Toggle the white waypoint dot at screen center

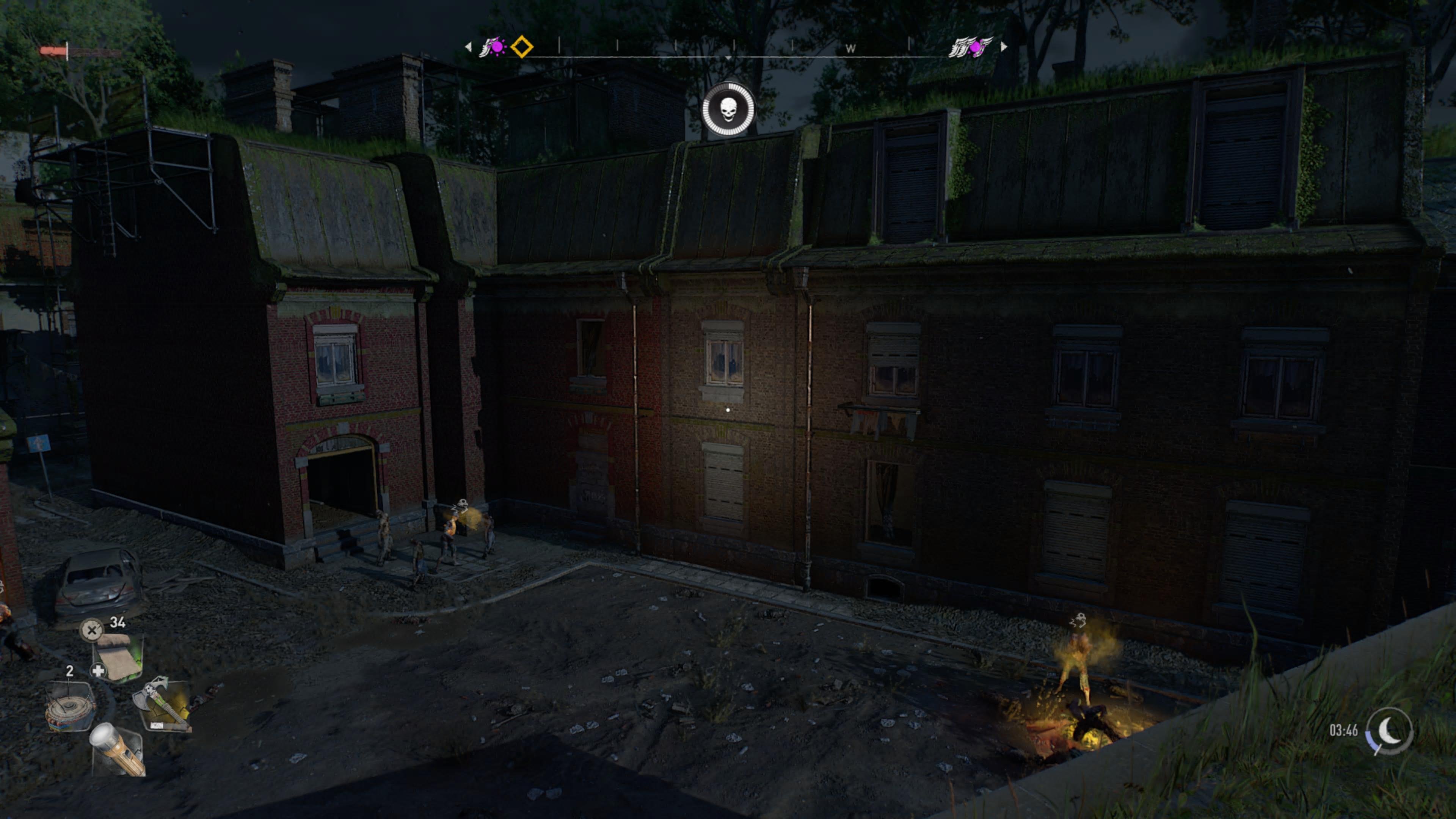pos(728,410)
